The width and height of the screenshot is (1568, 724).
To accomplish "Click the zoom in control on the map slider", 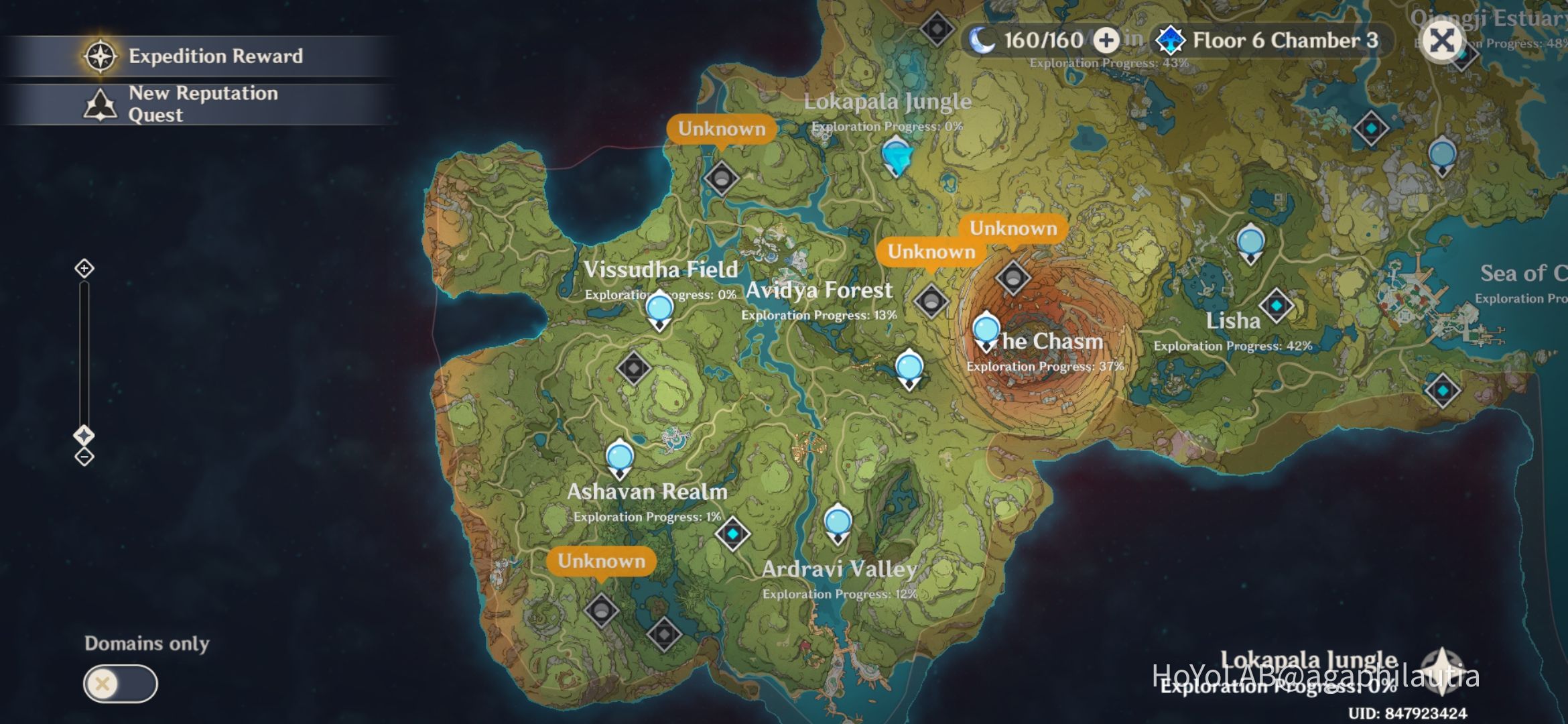I will pos(83,267).
